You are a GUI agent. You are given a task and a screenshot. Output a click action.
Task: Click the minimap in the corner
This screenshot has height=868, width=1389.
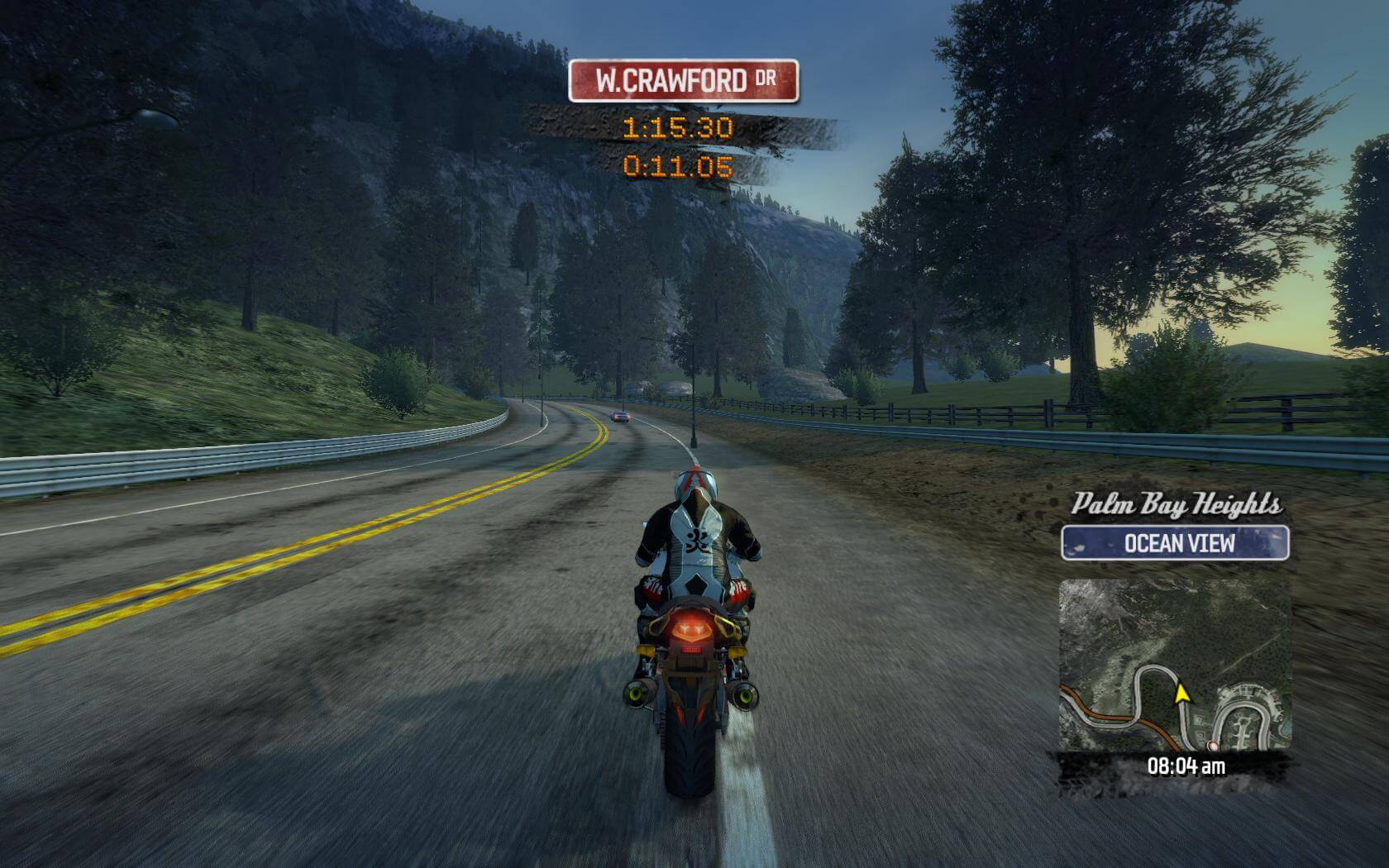coord(1175,665)
